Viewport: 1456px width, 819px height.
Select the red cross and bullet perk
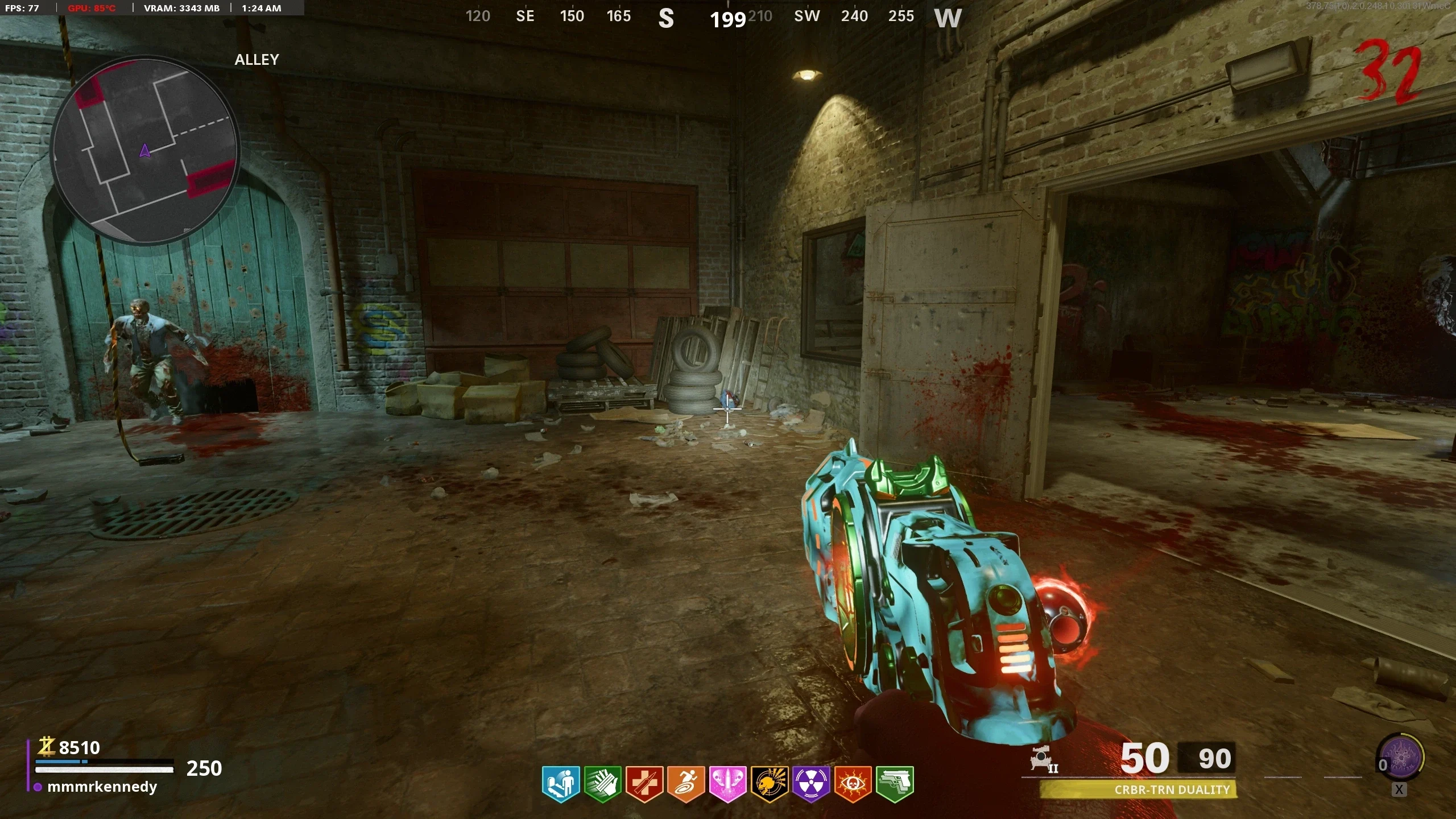point(644,784)
